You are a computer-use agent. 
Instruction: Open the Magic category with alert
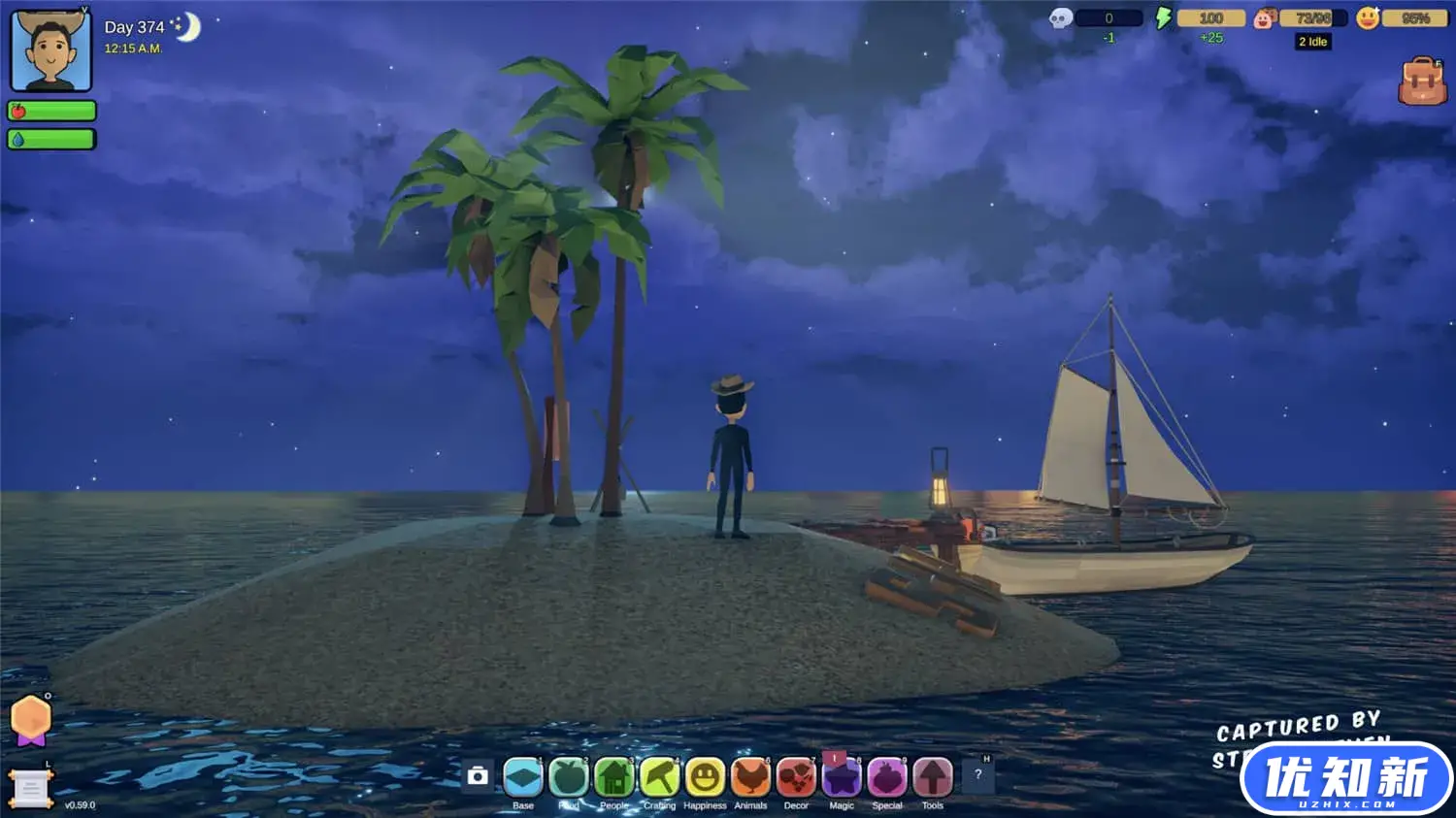(842, 777)
